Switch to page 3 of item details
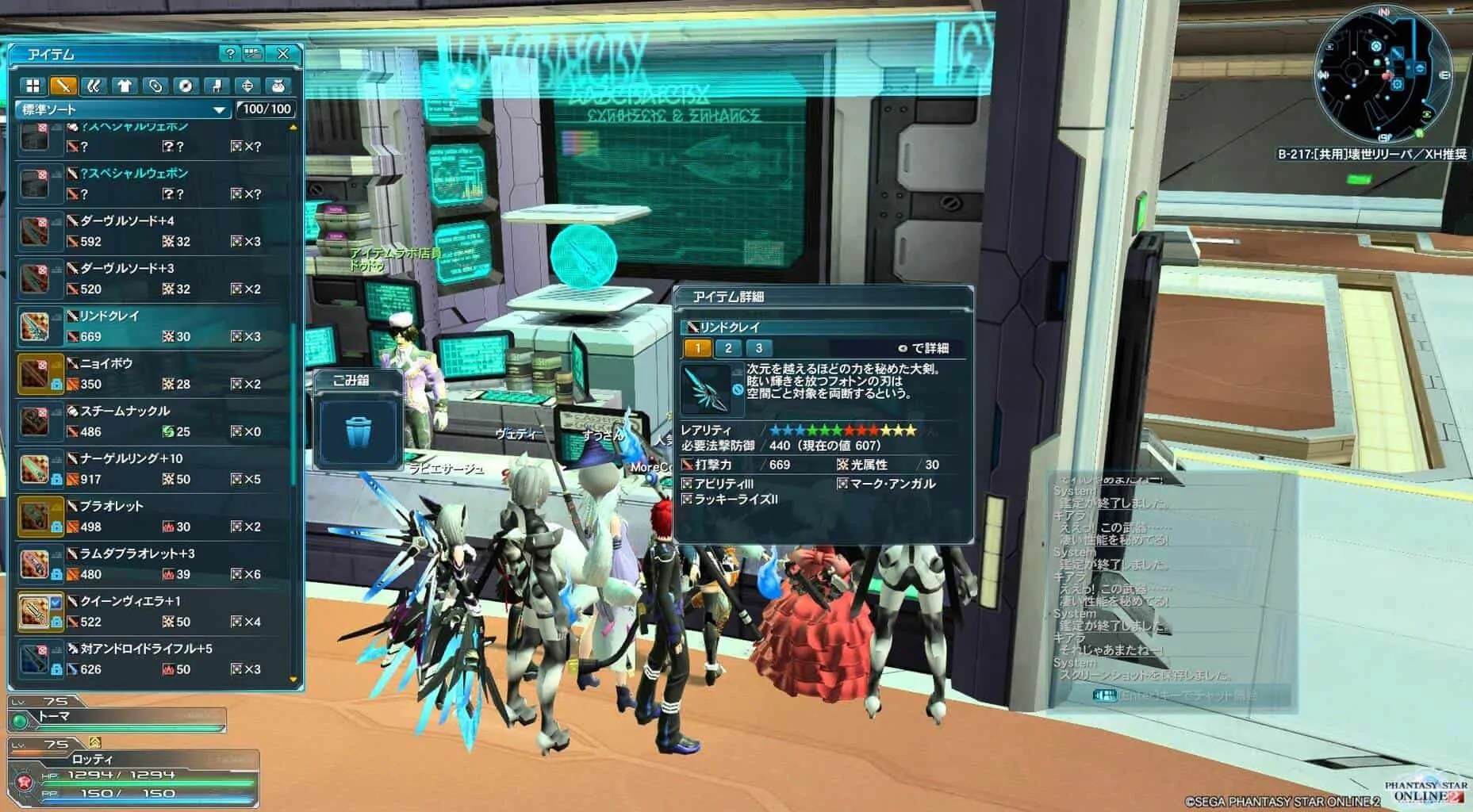 758,348
